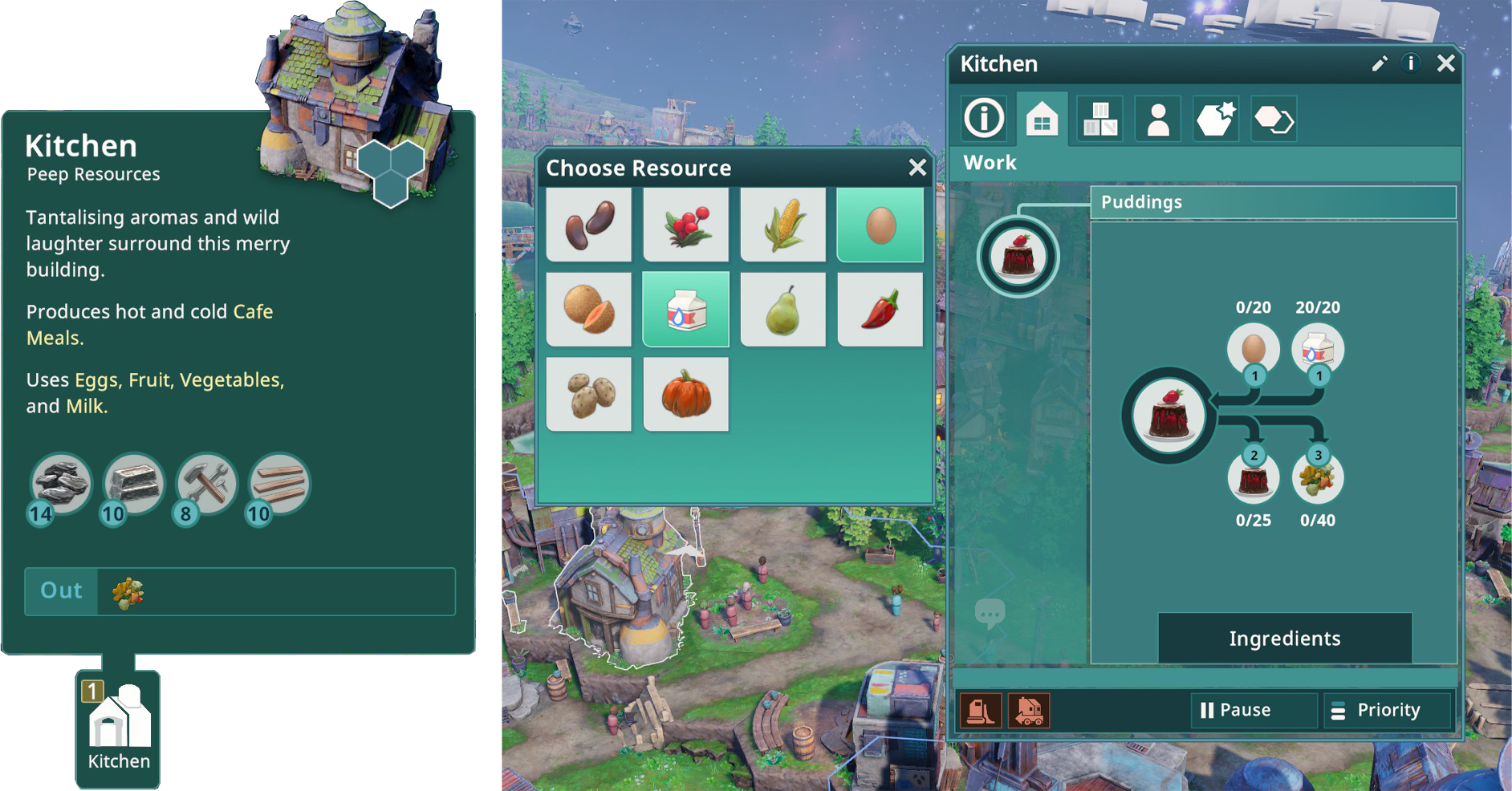Close the Kitchen window
This screenshot has width=1512, height=791.
click(1445, 63)
